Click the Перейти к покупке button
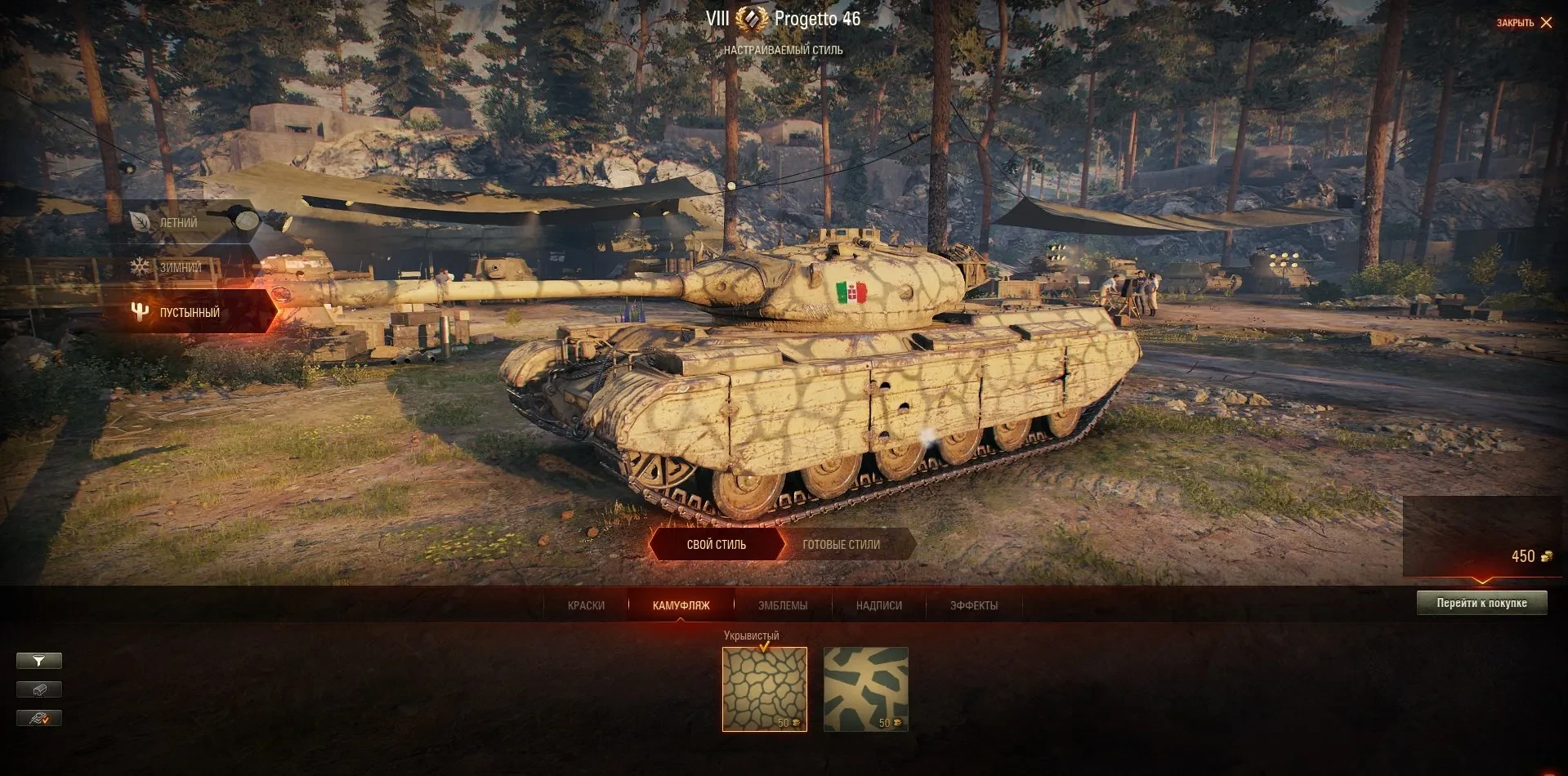 1481,603
